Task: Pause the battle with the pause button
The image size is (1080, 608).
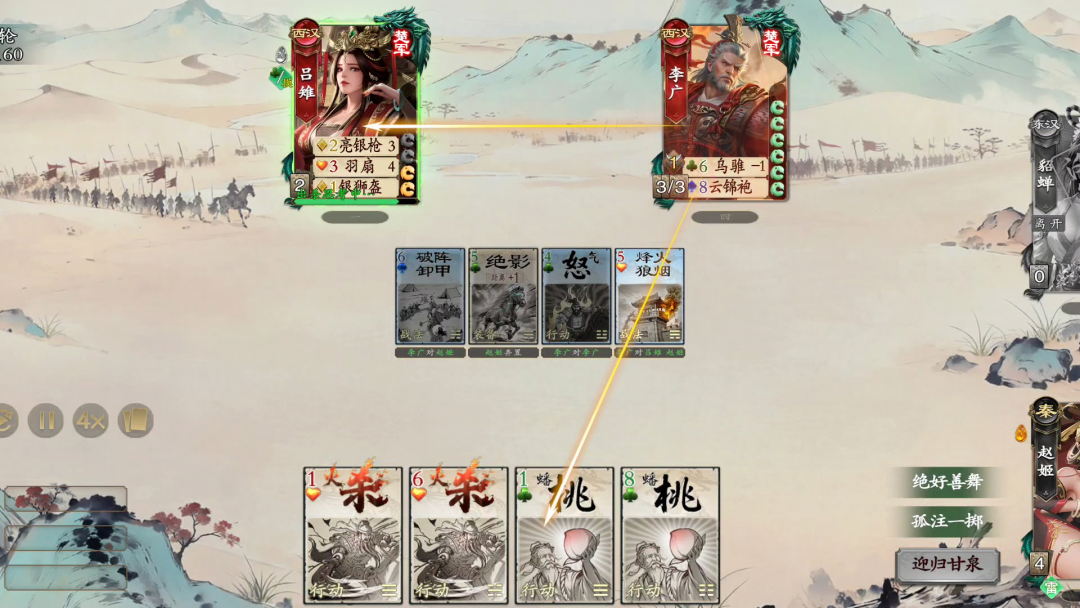Action: (x=46, y=421)
